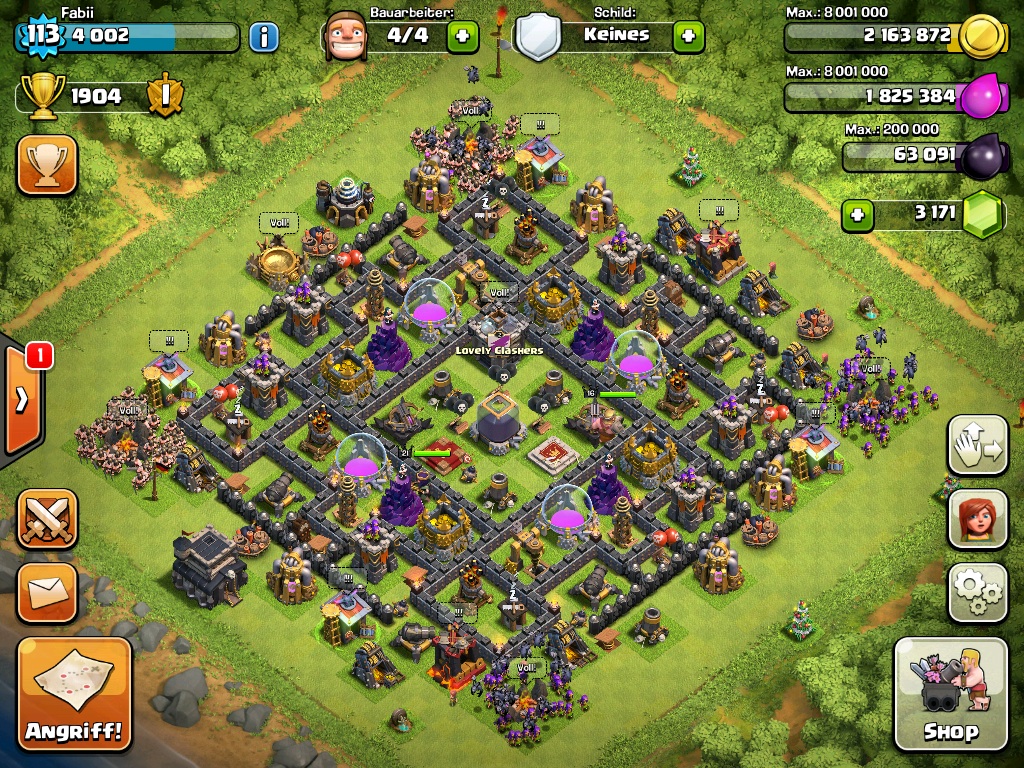
Task: Open the Shop
Action: click(950, 694)
